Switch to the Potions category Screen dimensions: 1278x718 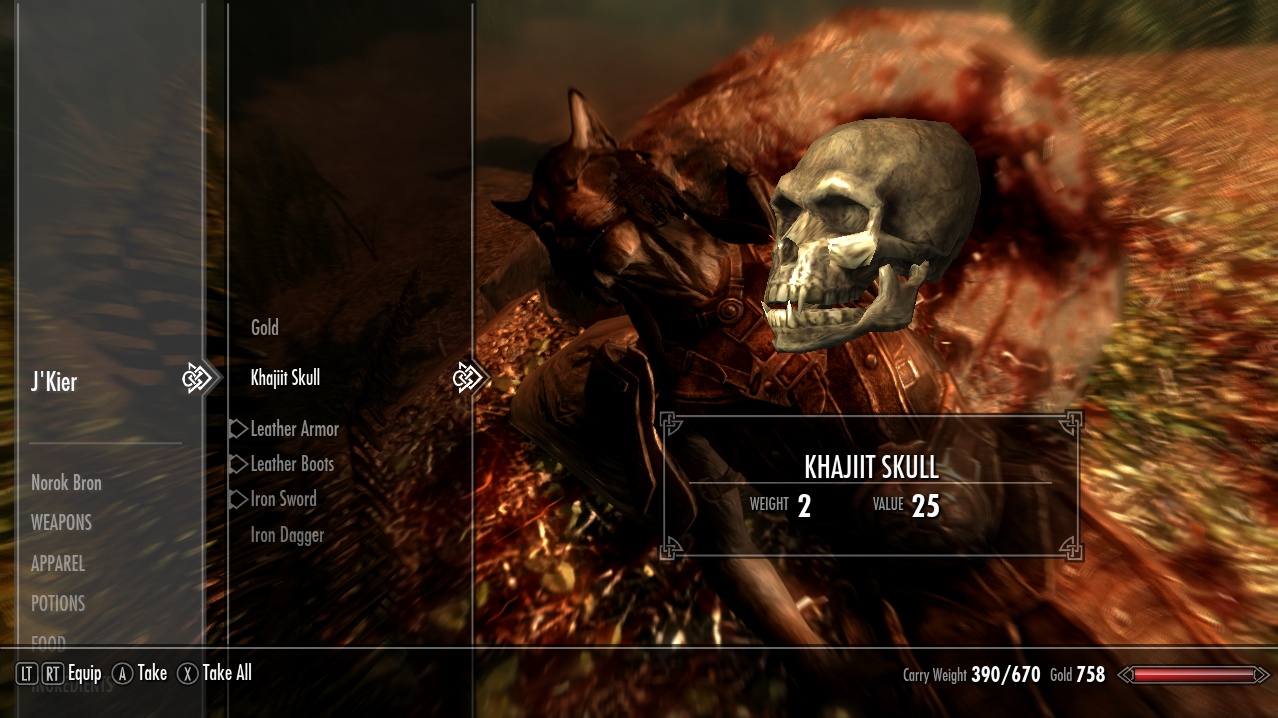(58, 604)
